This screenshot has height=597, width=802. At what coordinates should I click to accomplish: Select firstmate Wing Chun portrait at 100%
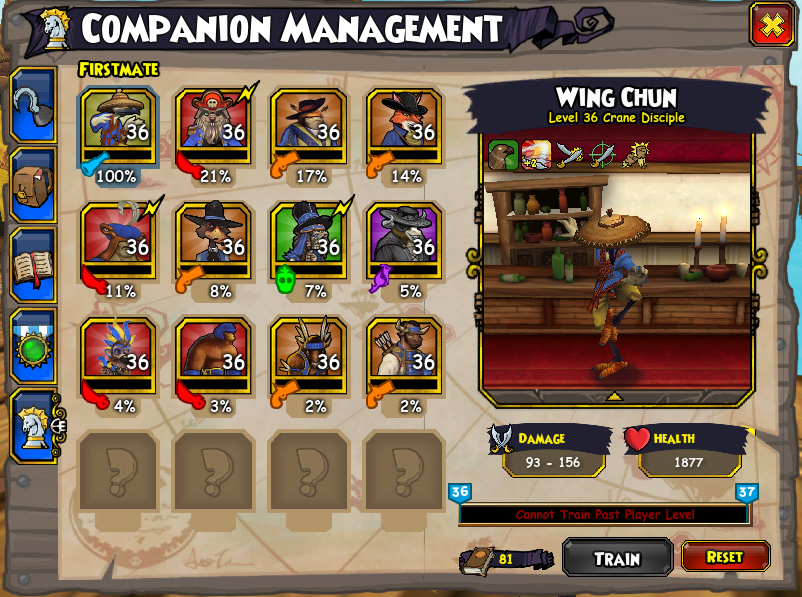pos(119,127)
